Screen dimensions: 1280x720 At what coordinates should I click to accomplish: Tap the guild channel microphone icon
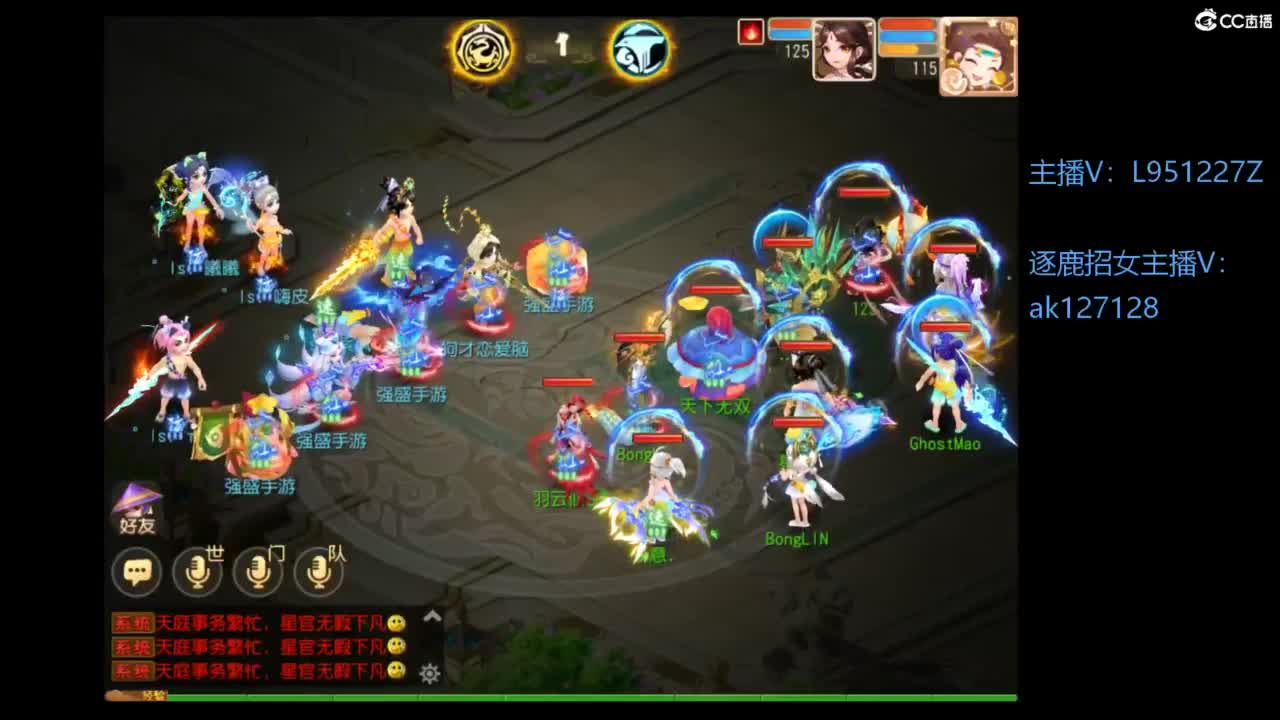[258, 571]
